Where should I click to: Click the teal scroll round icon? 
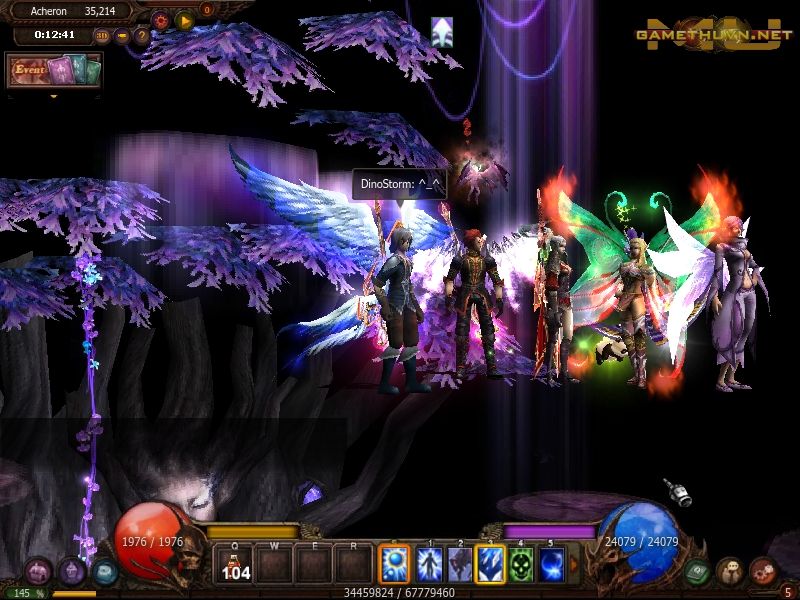(104, 571)
